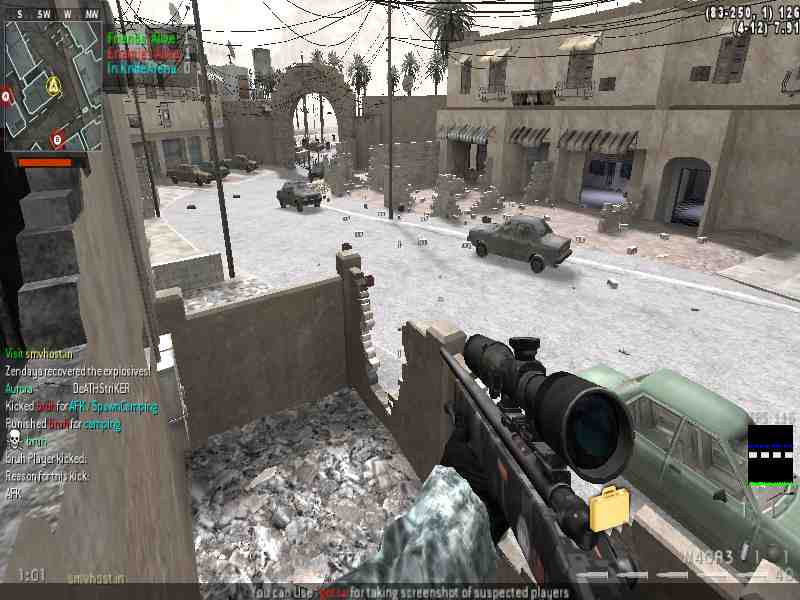Click the yellow briefcase bomb icon
Viewport: 800px width, 600px height.
click(608, 508)
